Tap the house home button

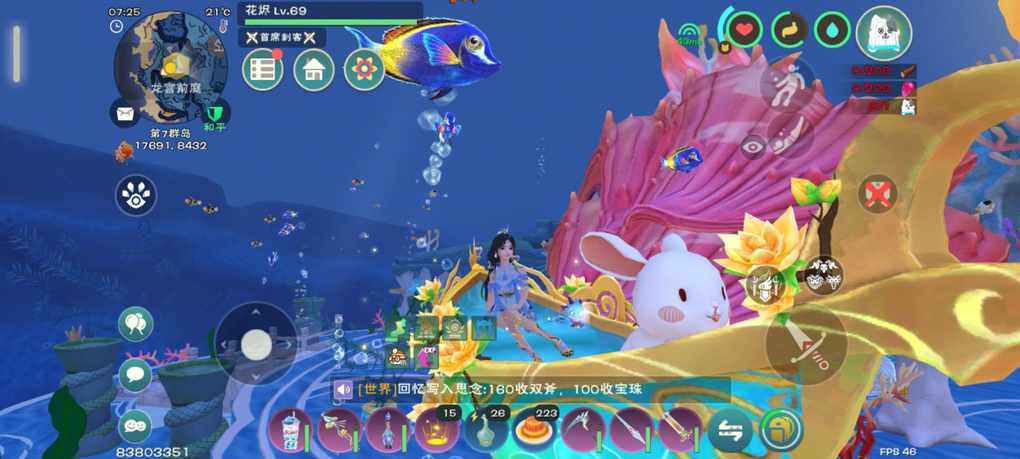(x=313, y=70)
